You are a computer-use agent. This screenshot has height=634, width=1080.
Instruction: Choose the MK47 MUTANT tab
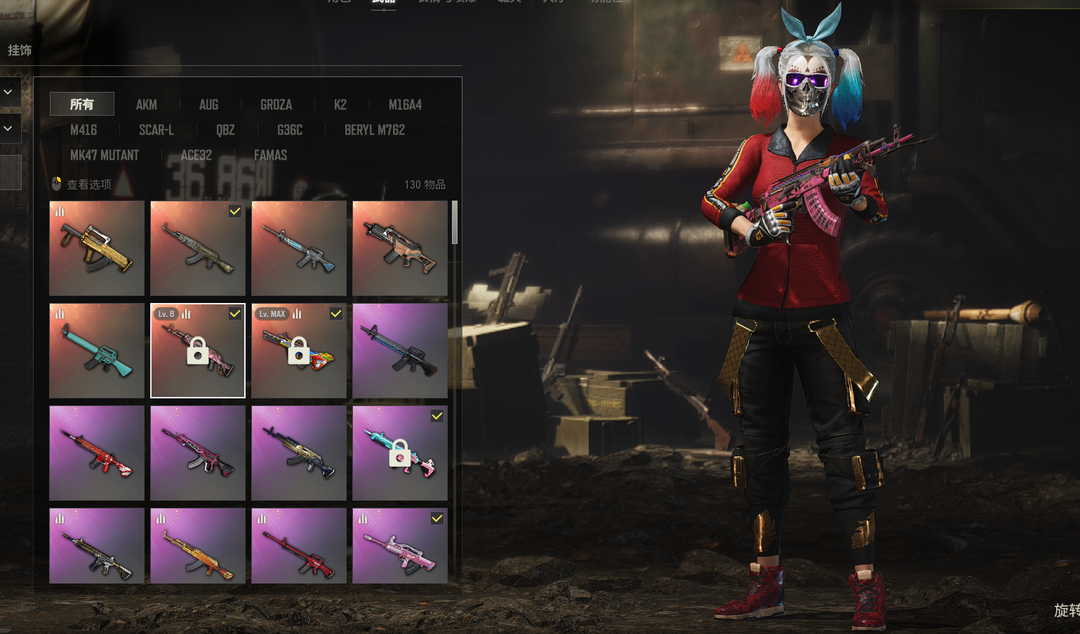tap(104, 155)
